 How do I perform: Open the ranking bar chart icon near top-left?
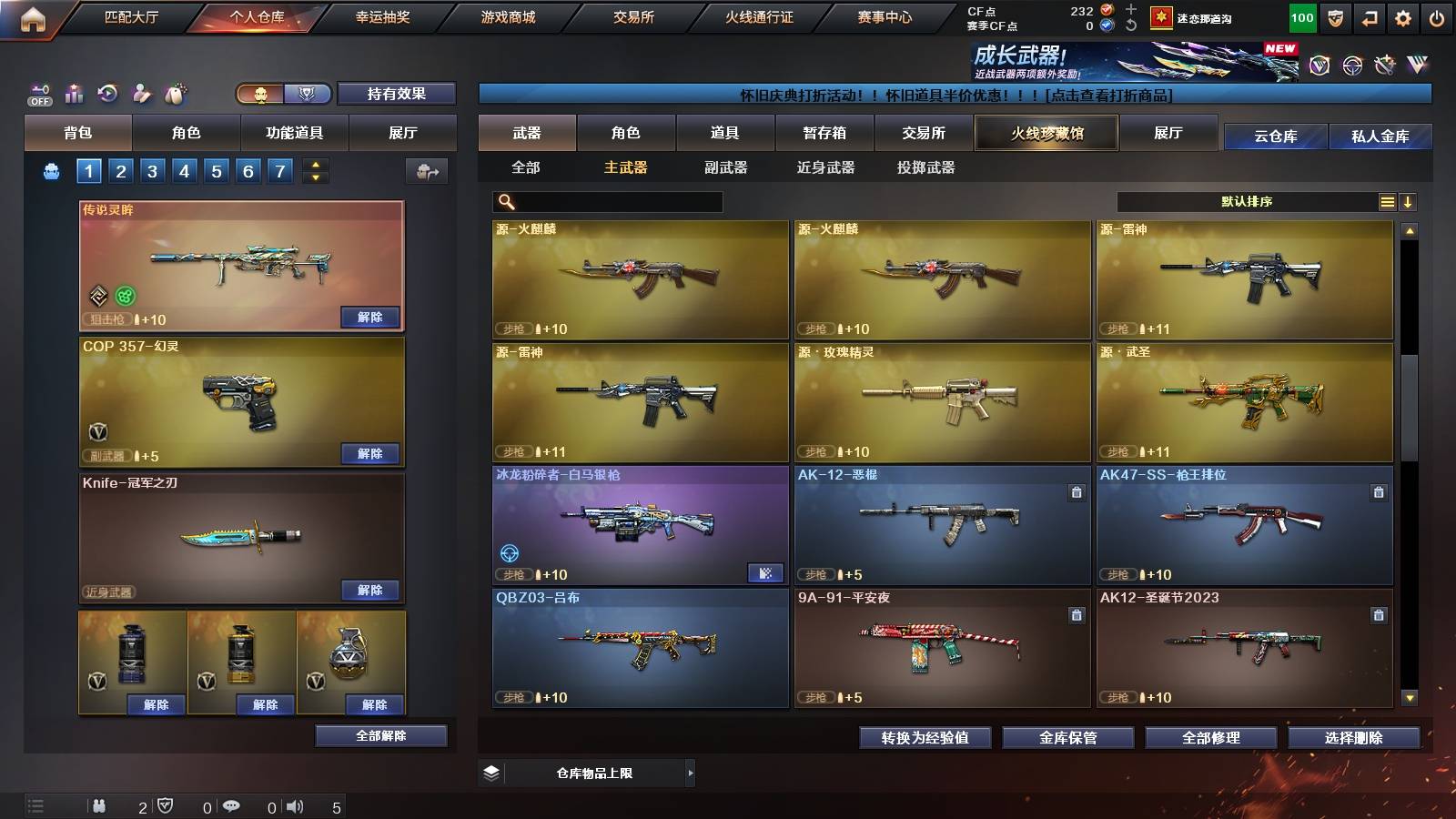[73, 93]
